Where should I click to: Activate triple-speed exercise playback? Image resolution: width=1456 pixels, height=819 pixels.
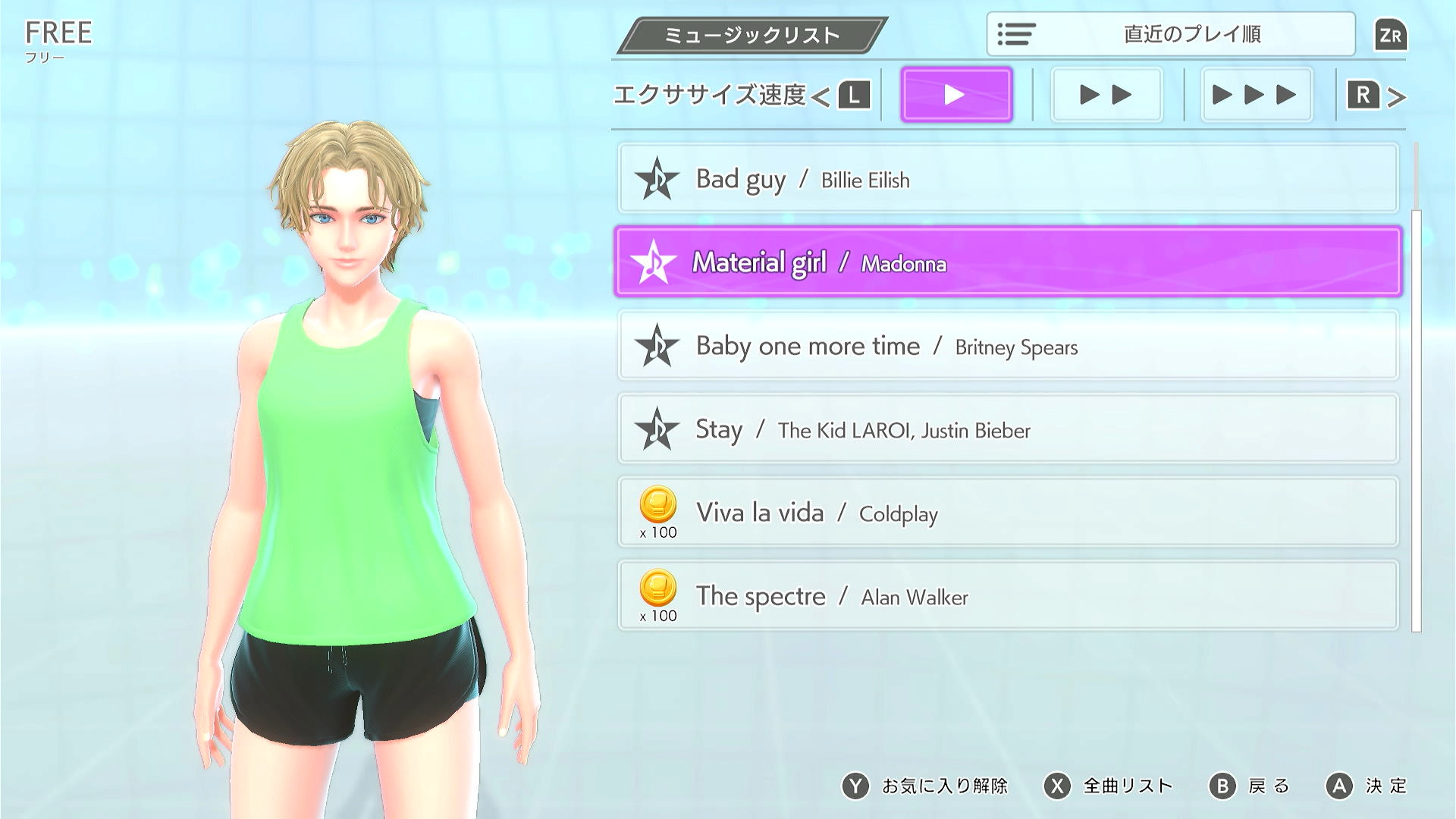(x=1256, y=94)
